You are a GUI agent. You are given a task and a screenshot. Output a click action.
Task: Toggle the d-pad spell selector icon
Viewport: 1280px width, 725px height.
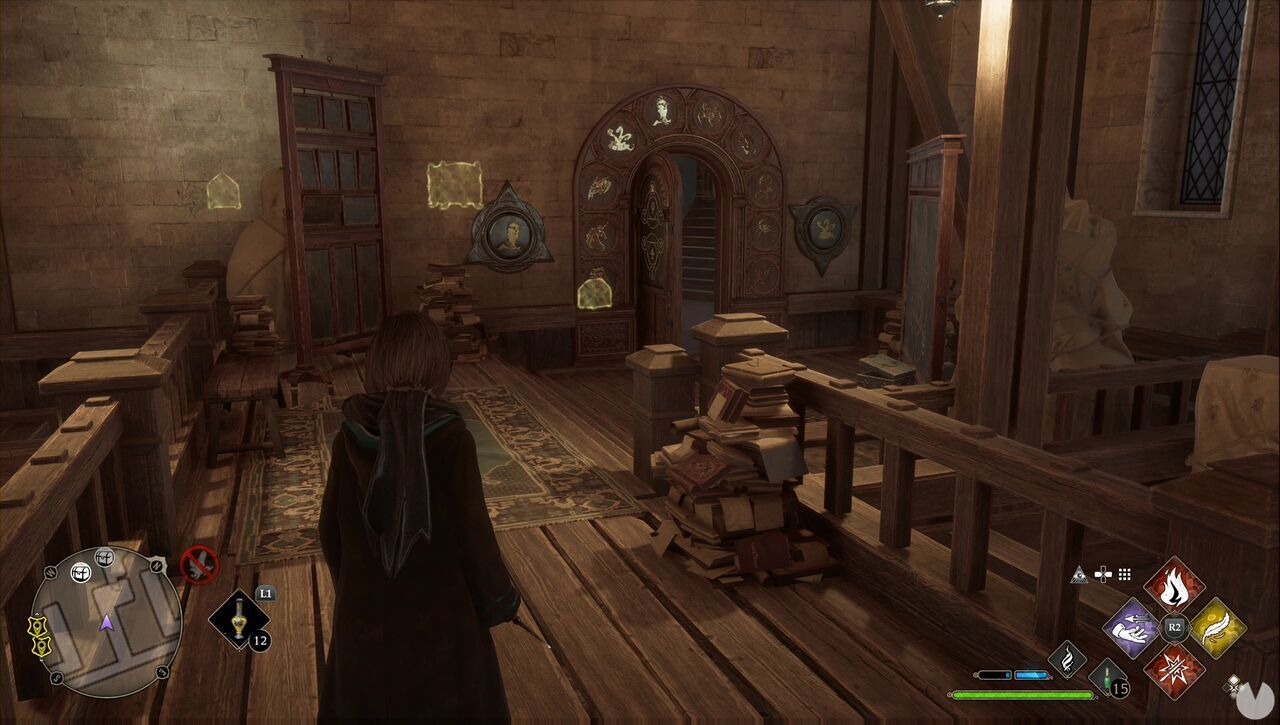coord(1102,572)
